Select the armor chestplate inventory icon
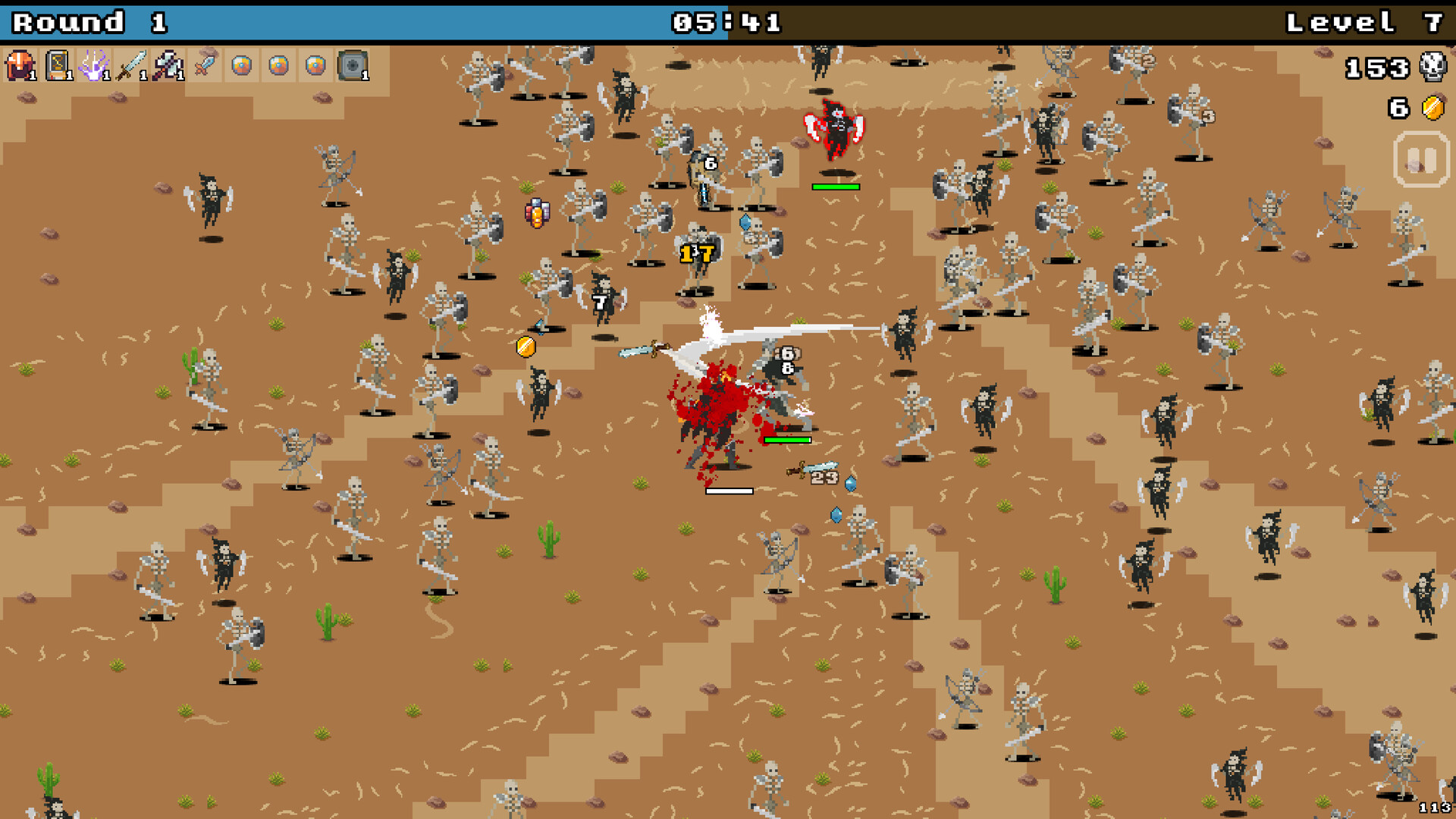 point(18,67)
